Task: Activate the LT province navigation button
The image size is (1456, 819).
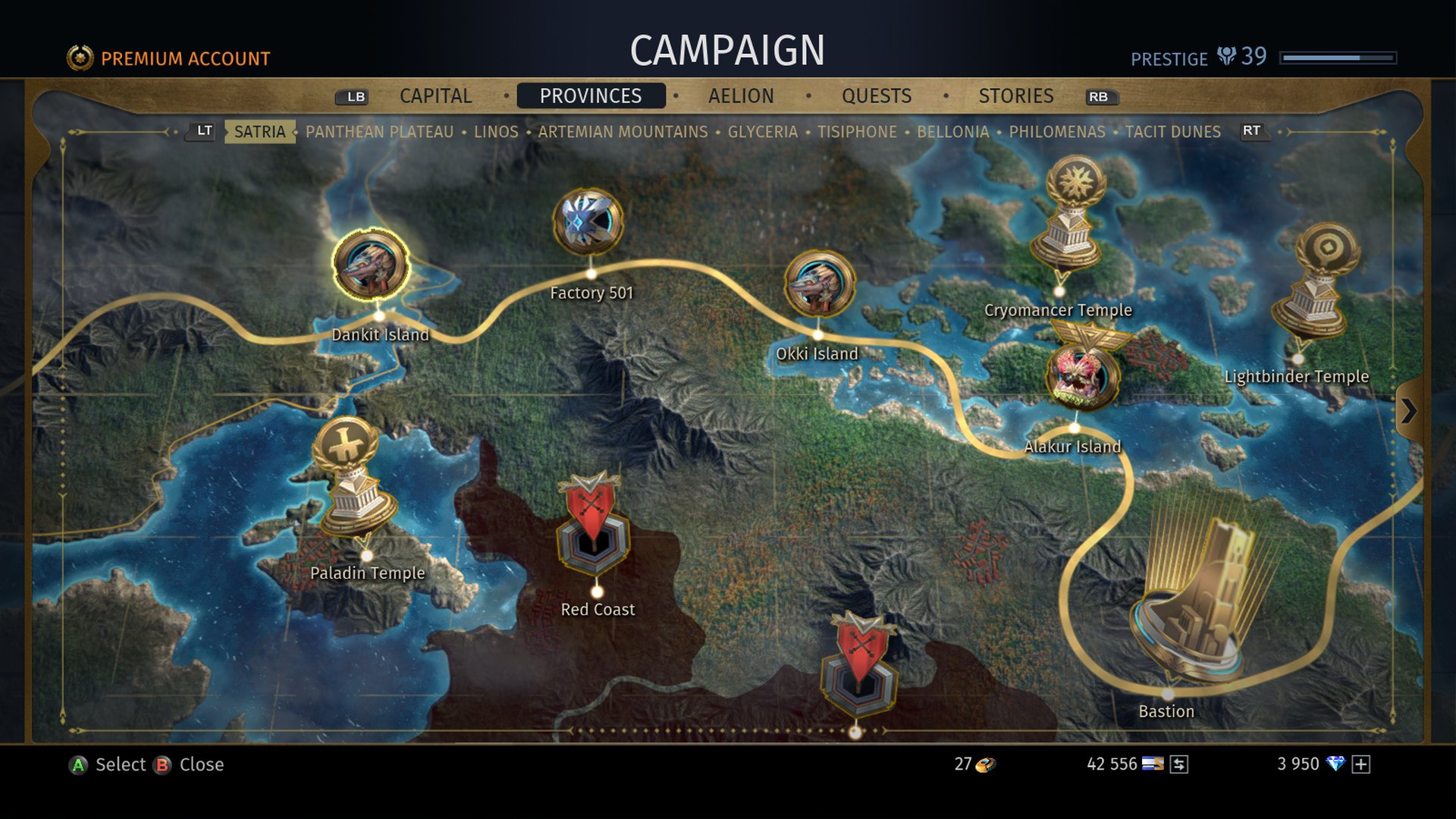Action: pyautogui.click(x=200, y=130)
